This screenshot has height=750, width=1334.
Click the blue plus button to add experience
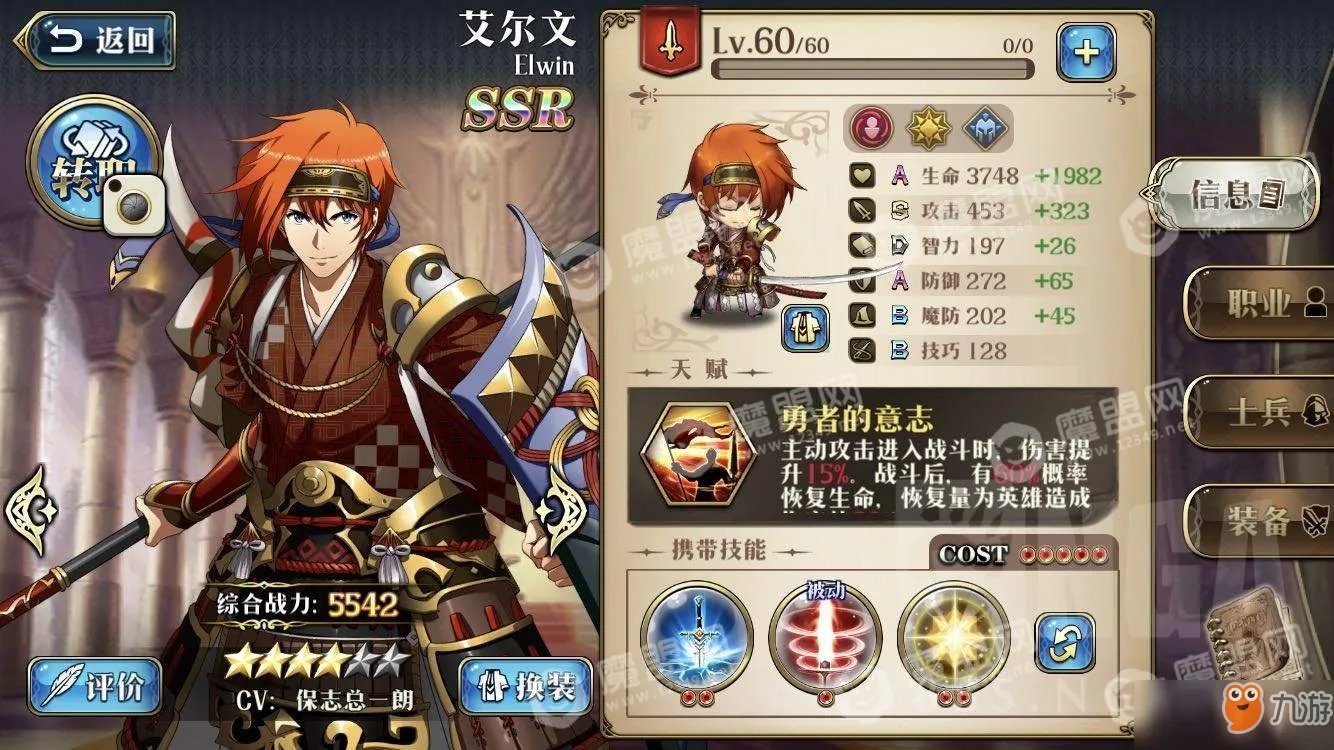point(1086,52)
